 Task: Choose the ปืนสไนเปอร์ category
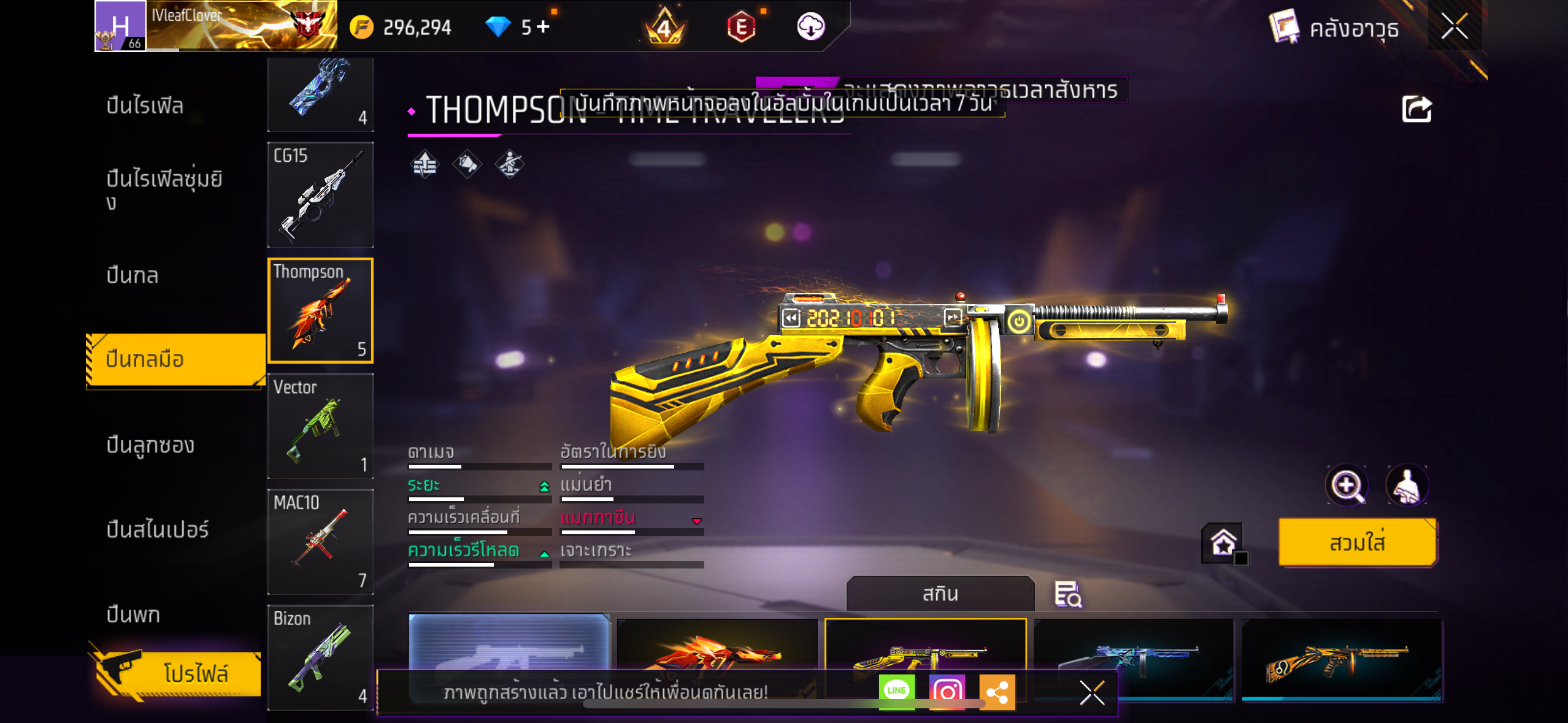point(157,529)
